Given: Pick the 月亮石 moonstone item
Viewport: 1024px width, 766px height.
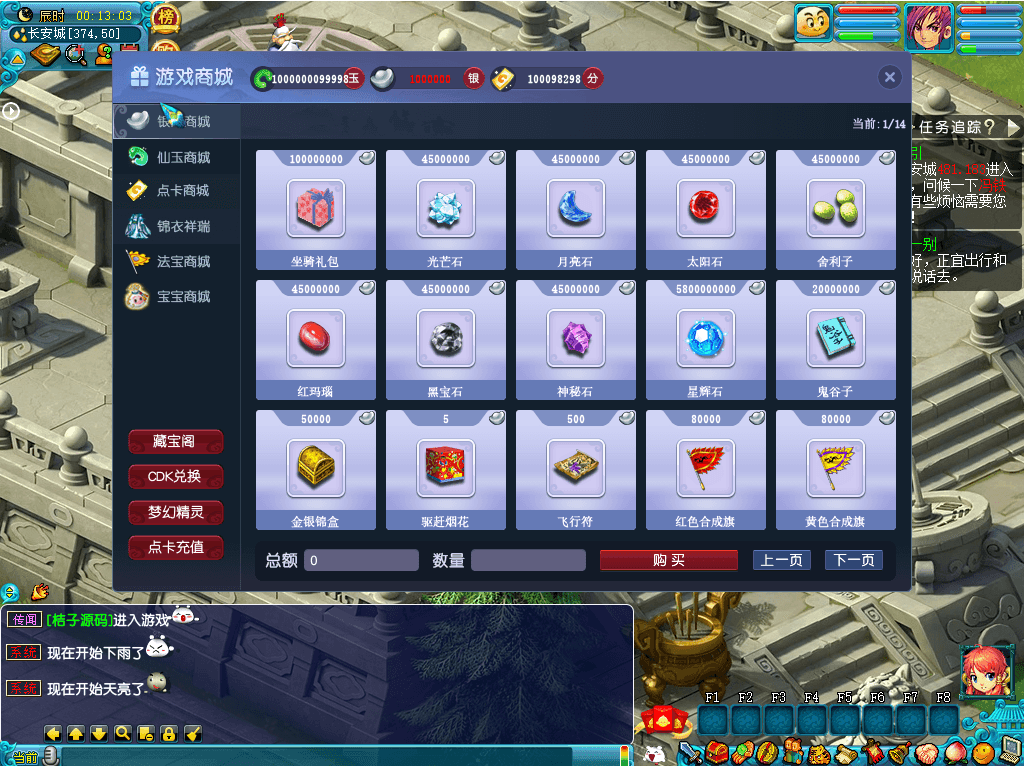Looking at the screenshot, I should pyautogui.click(x=576, y=209).
